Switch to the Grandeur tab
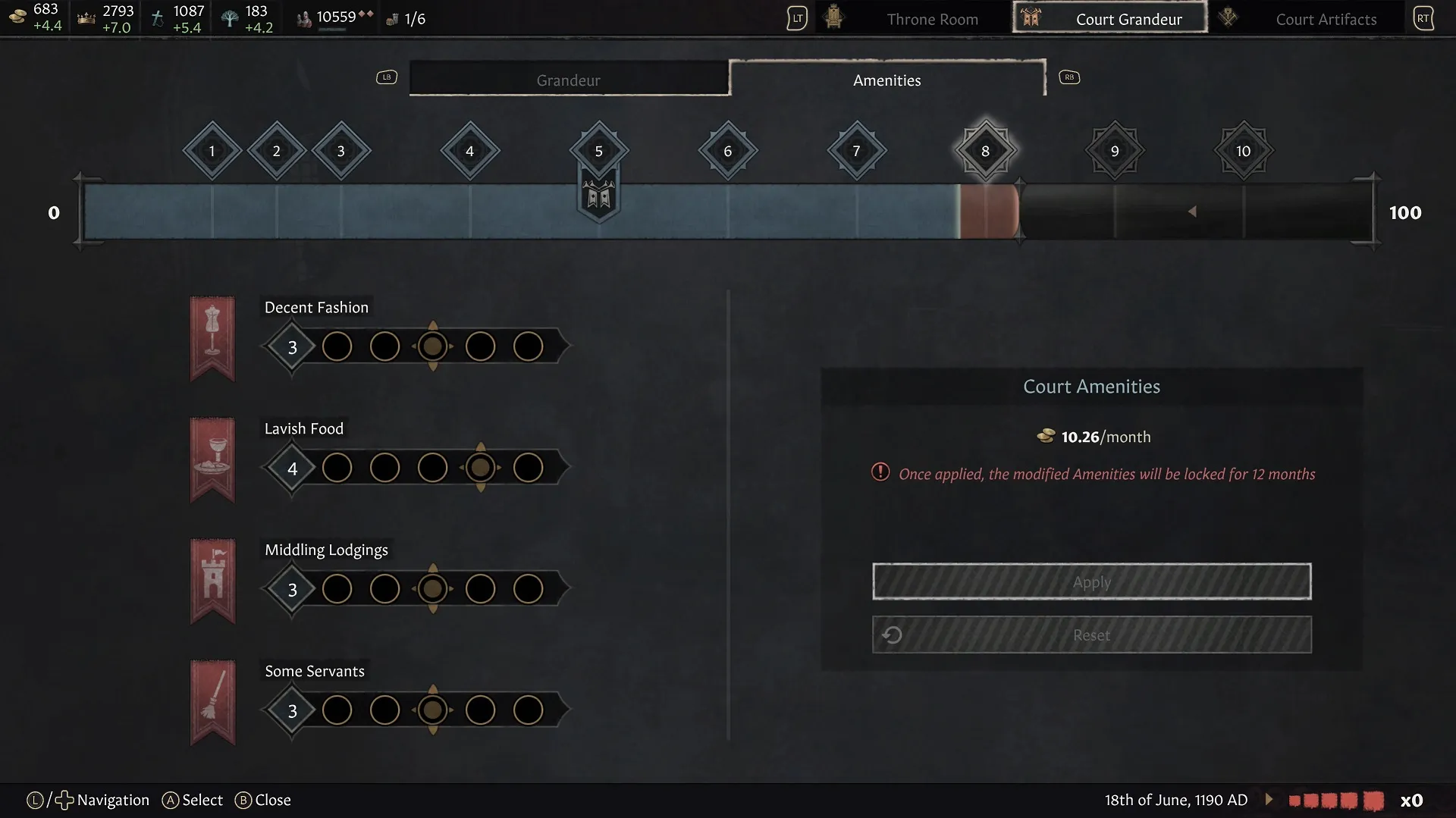Viewport: 1456px width, 818px height. [x=569, y=80]
